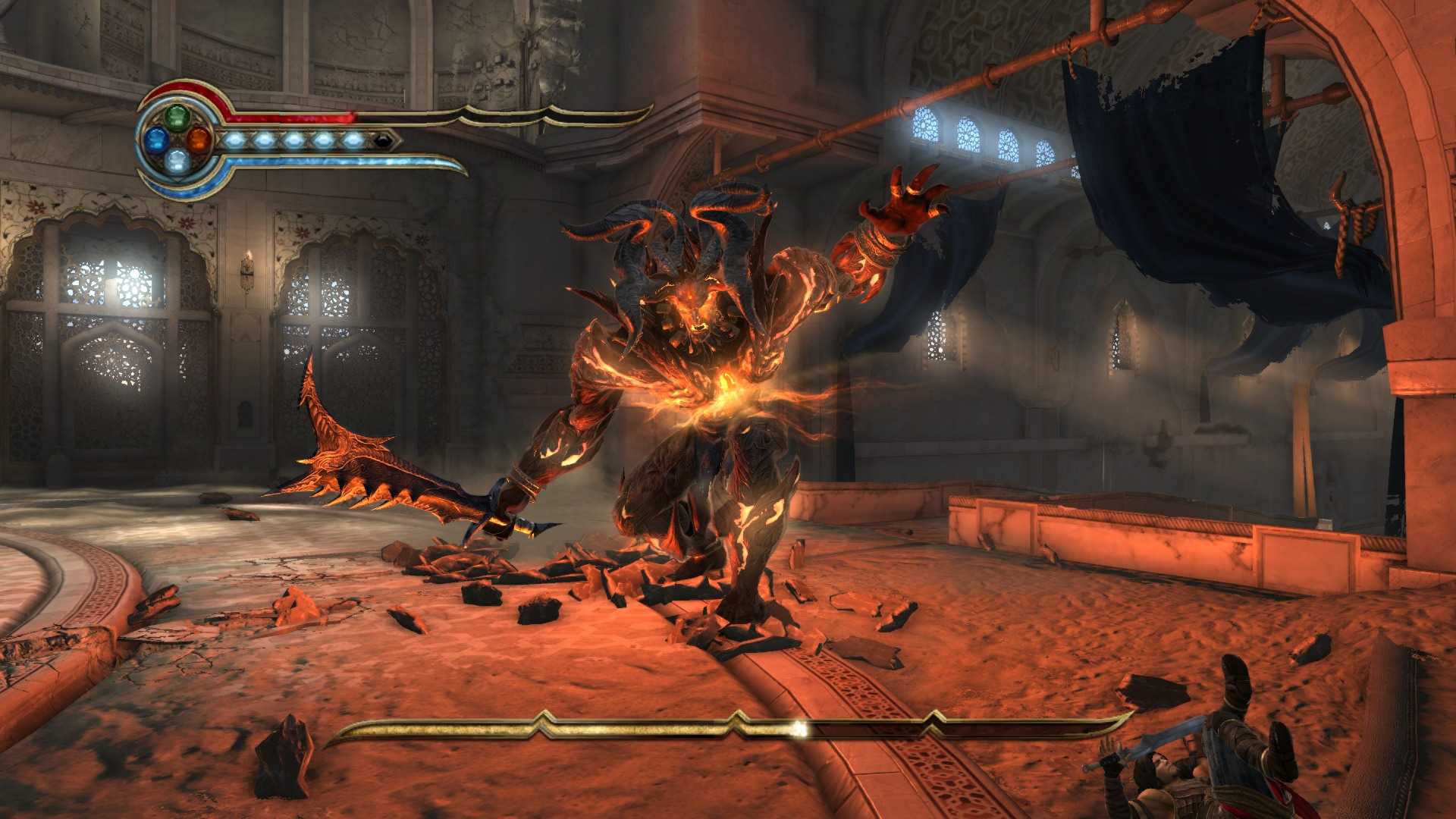Click the third glowing energy orb
This screenshot has height=819, width=1456.
coord(293,141)
